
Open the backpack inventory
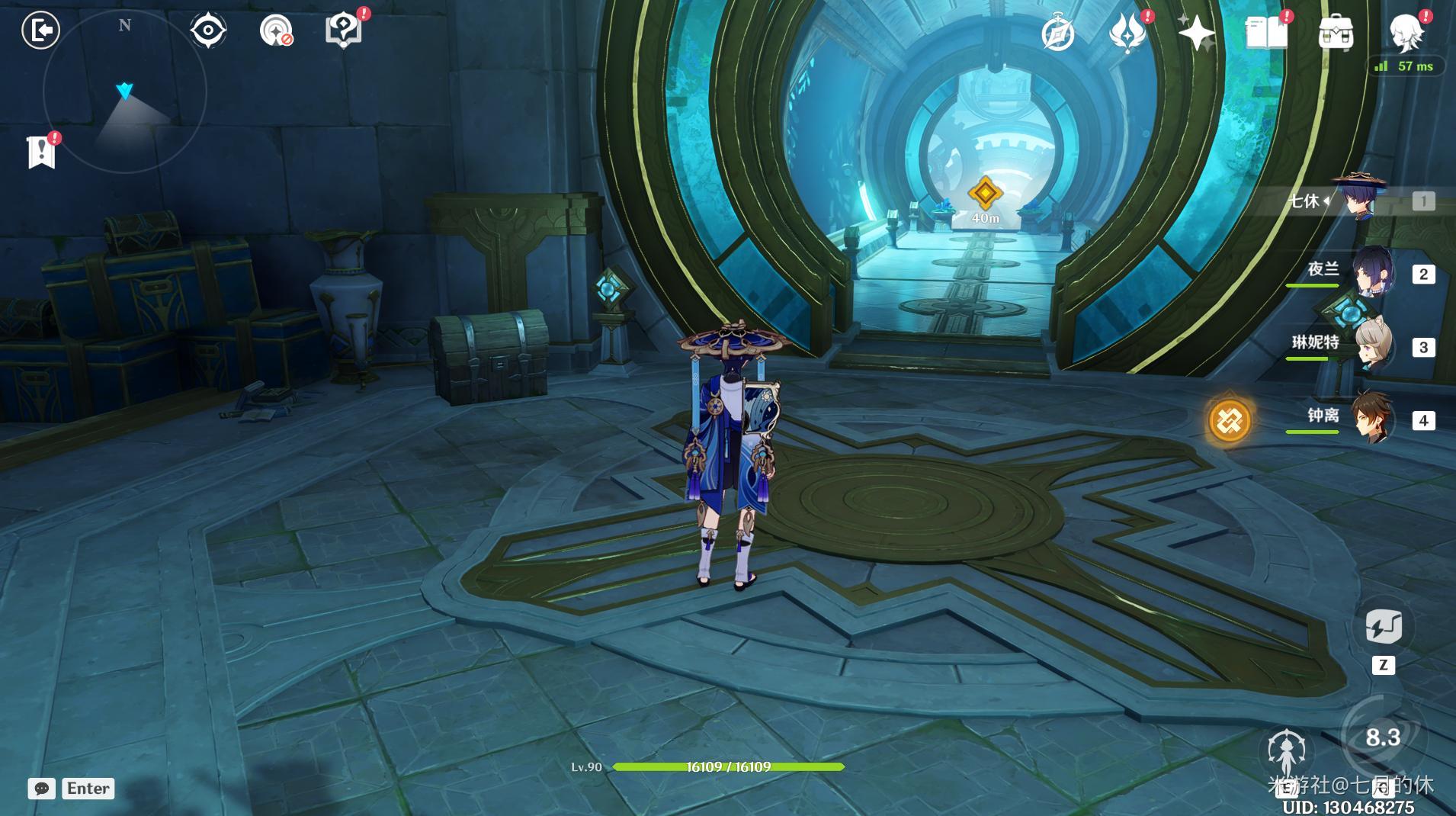[x=1336, y=33]
